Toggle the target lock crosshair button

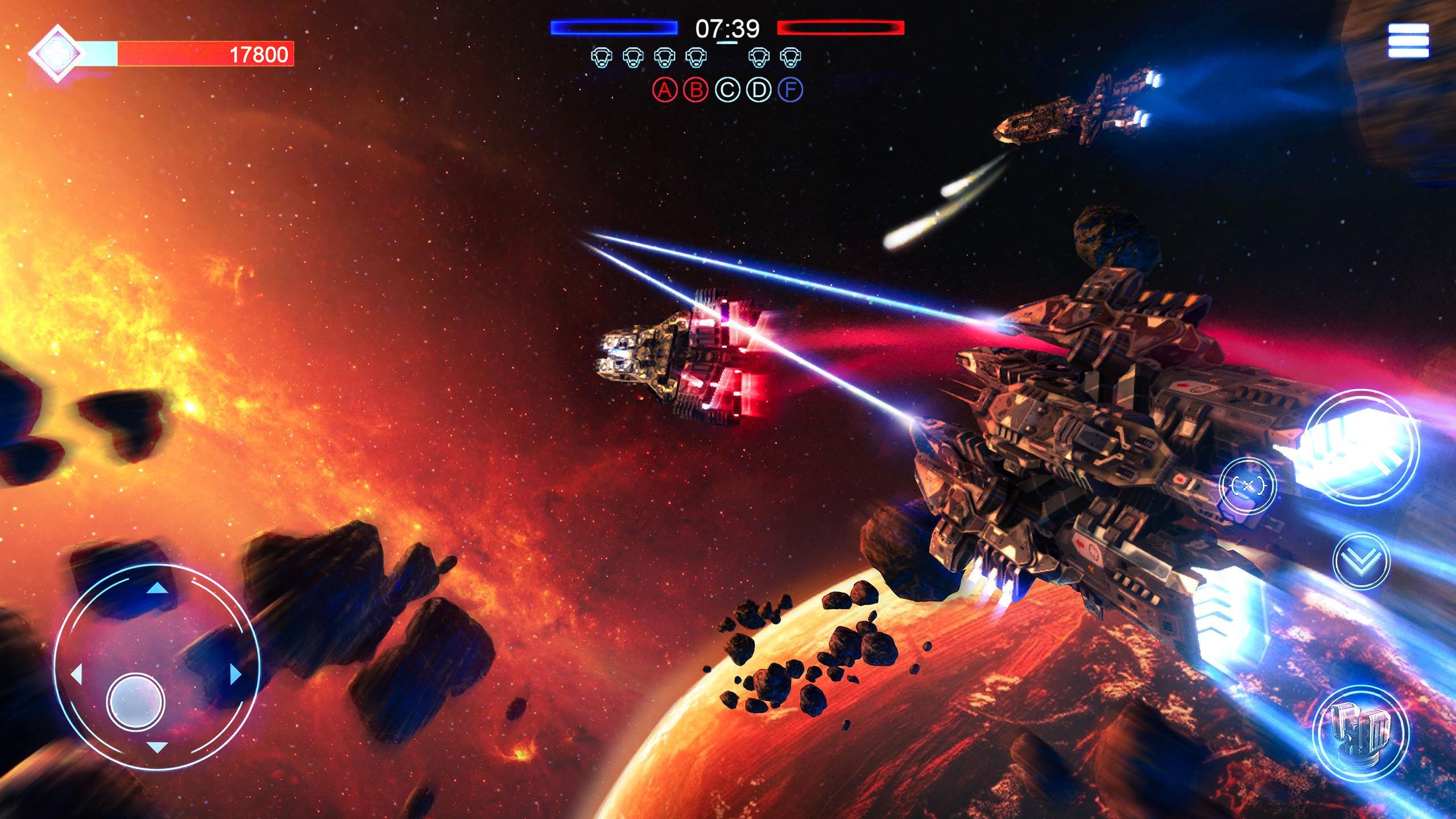click(x=1248, y=485)
